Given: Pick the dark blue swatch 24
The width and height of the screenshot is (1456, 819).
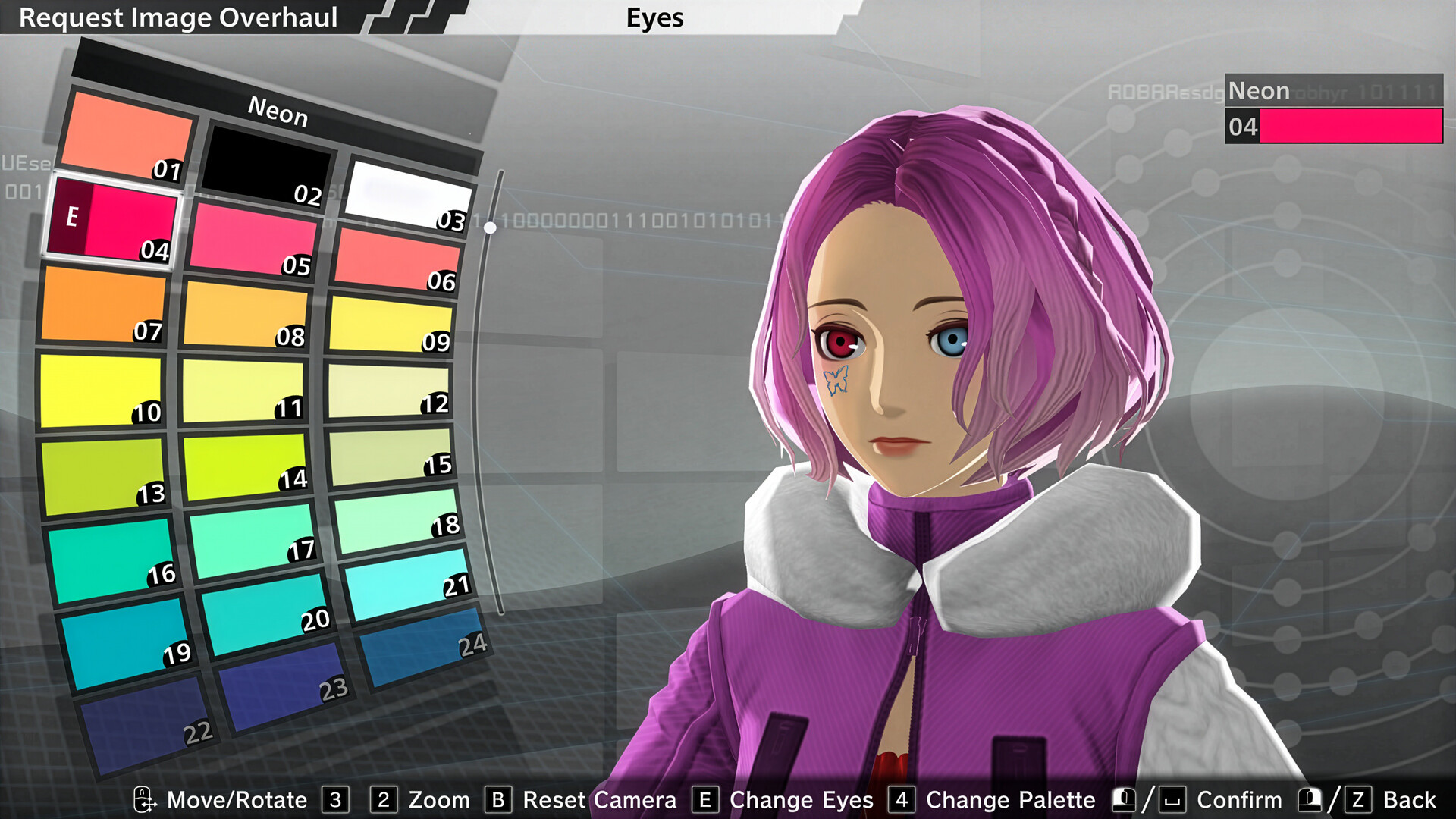Looking at the screenshot, I should 421,648.
